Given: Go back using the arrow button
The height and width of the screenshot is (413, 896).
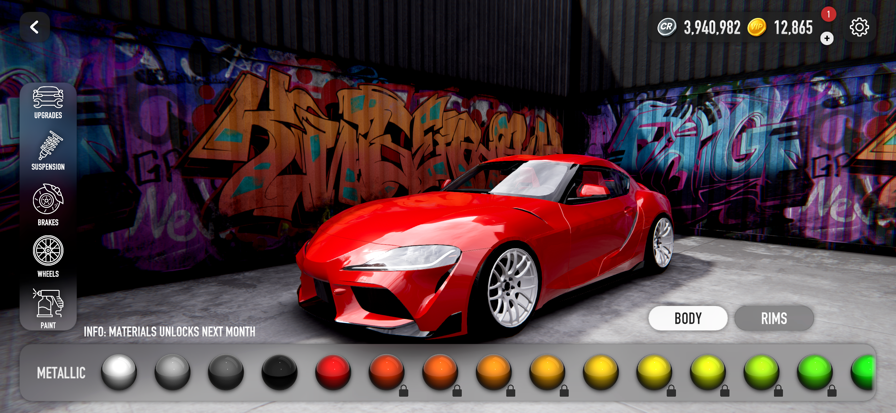Looking at the screenshot, I should tap(34, 27).
